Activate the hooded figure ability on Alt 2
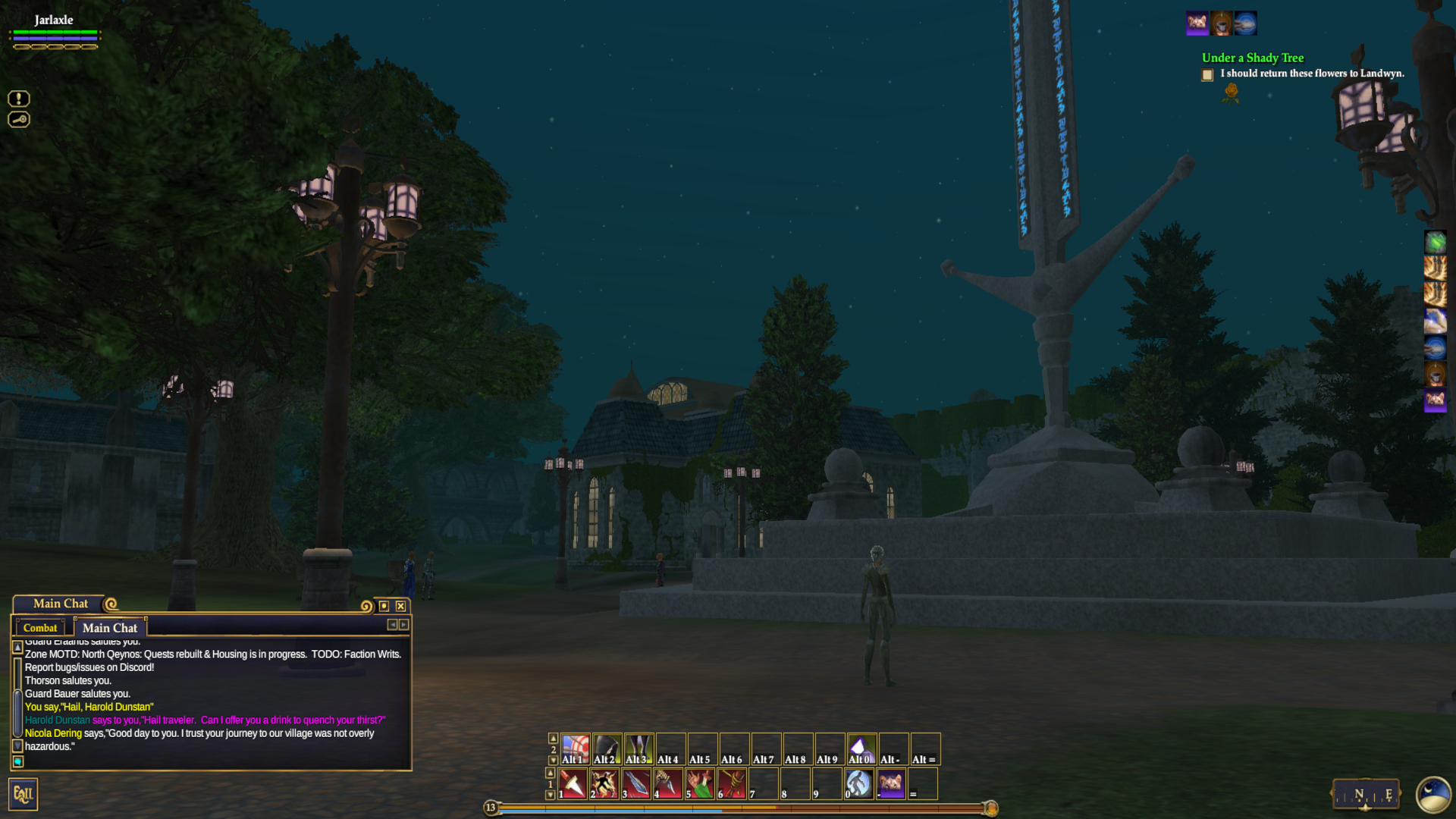 [x=607, y=748]
